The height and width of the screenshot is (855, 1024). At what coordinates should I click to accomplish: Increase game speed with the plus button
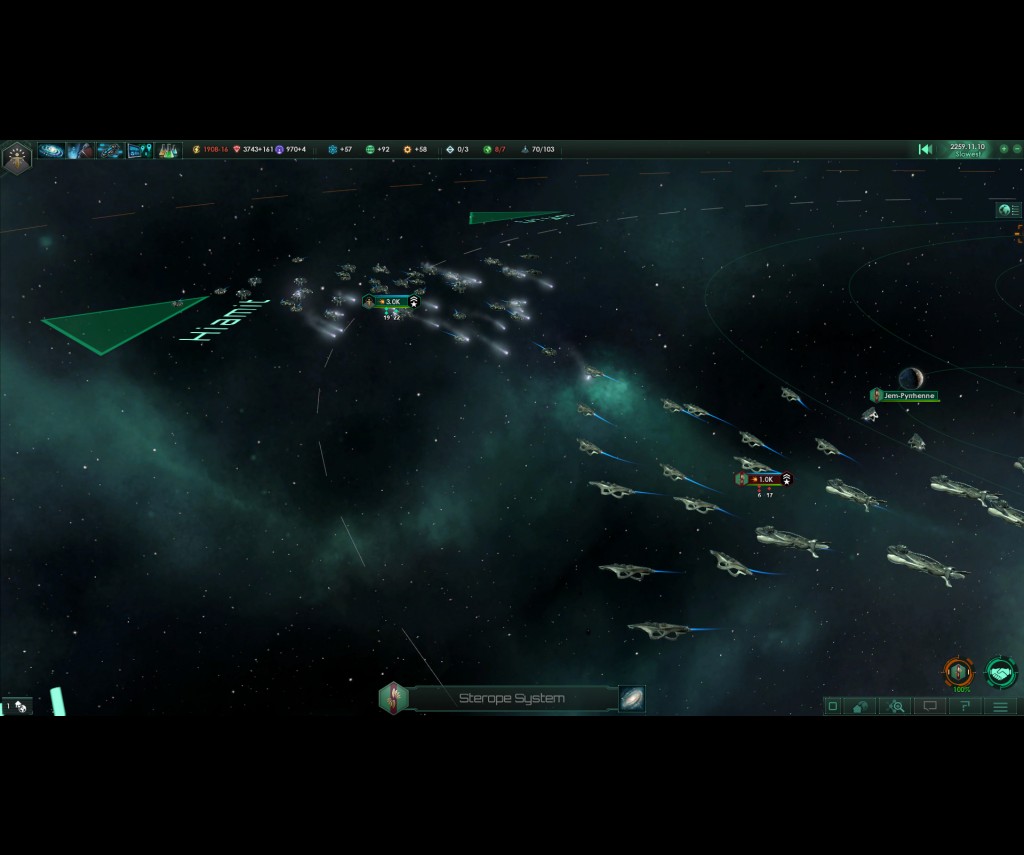[1004, 149]
